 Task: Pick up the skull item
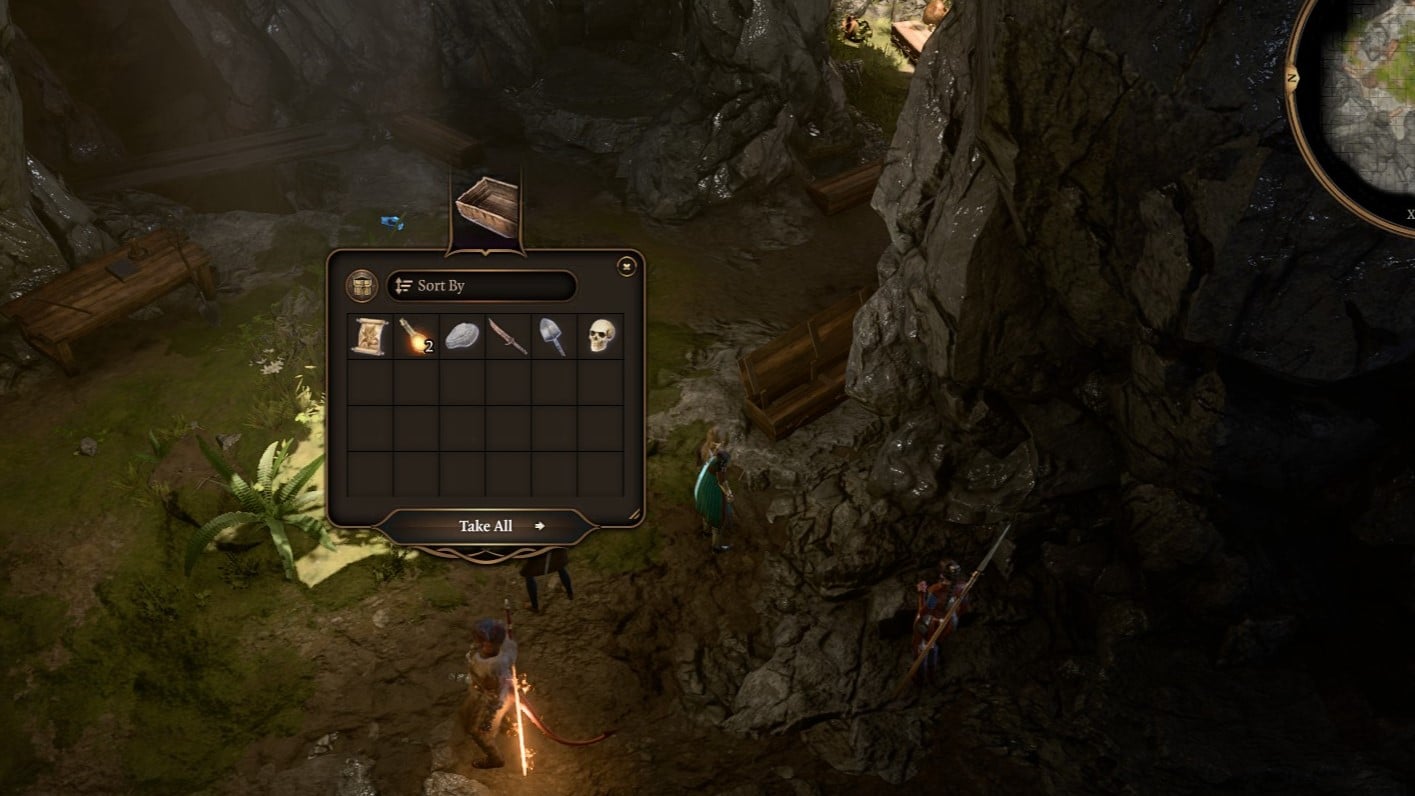click(600, 337)
